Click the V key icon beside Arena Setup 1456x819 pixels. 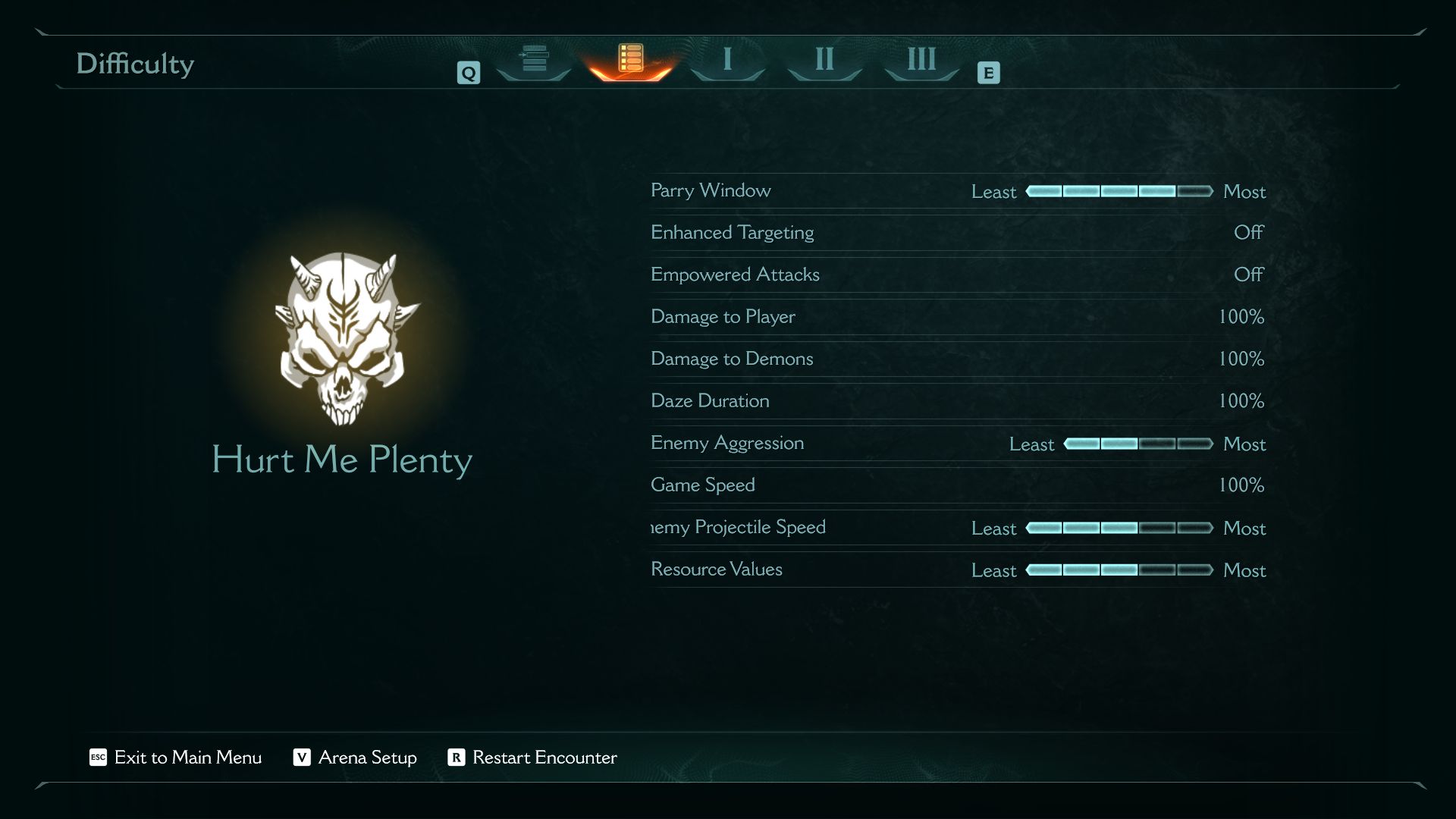click(301, 758)
